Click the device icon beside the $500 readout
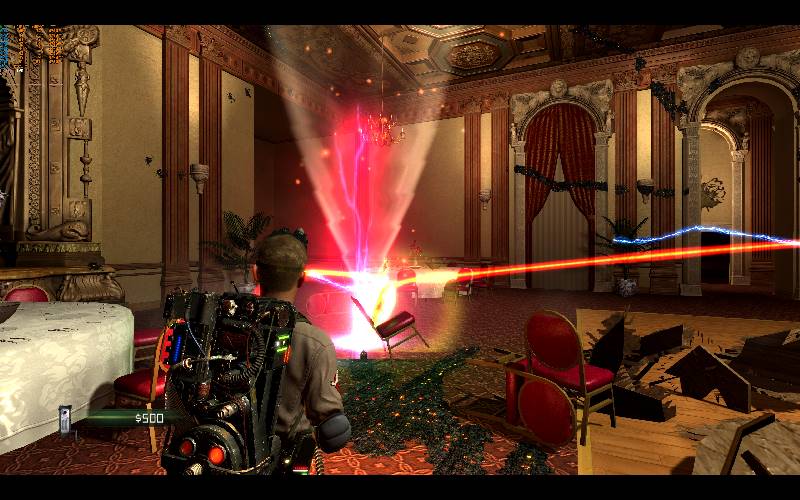The height and width of the screenshot is (500, 800). (66, 418)
